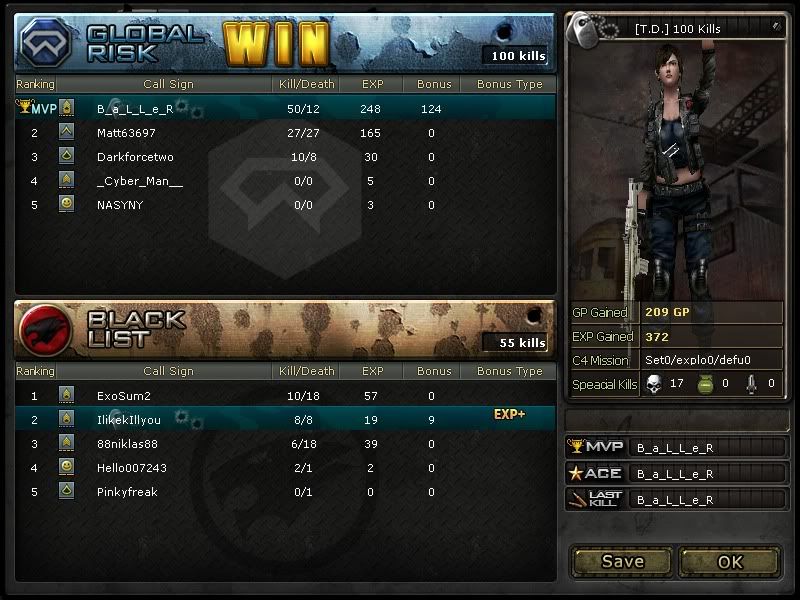Click the MVP award entry
This screenshot has height=600, width=800.
(x=675, y=447)
